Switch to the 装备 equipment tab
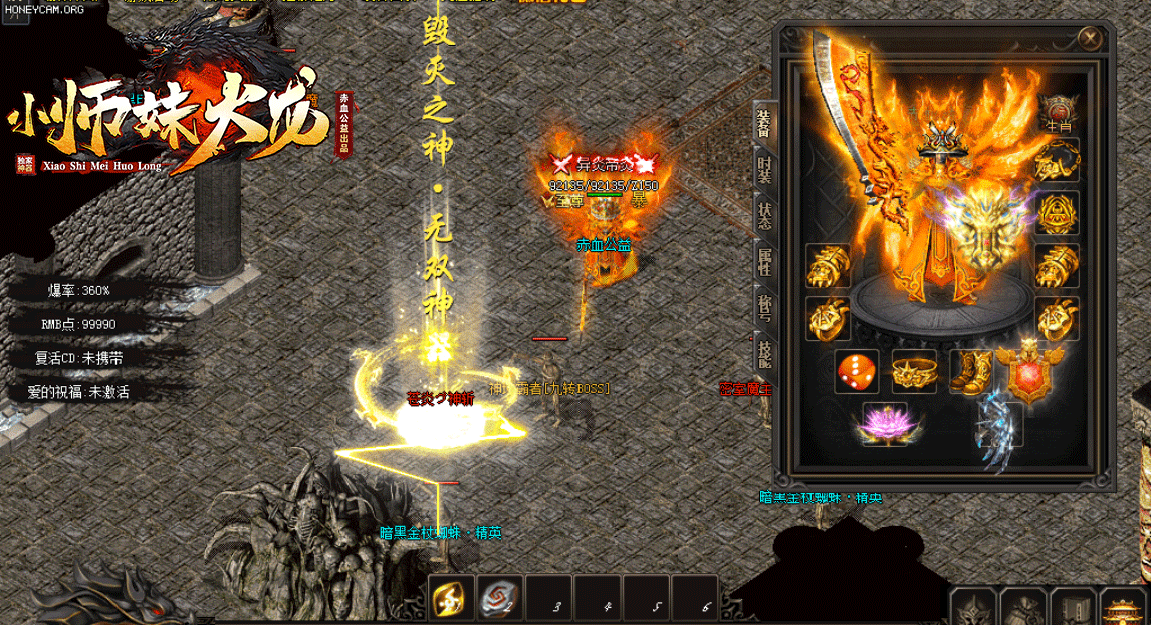 click(x=763, y=123)
